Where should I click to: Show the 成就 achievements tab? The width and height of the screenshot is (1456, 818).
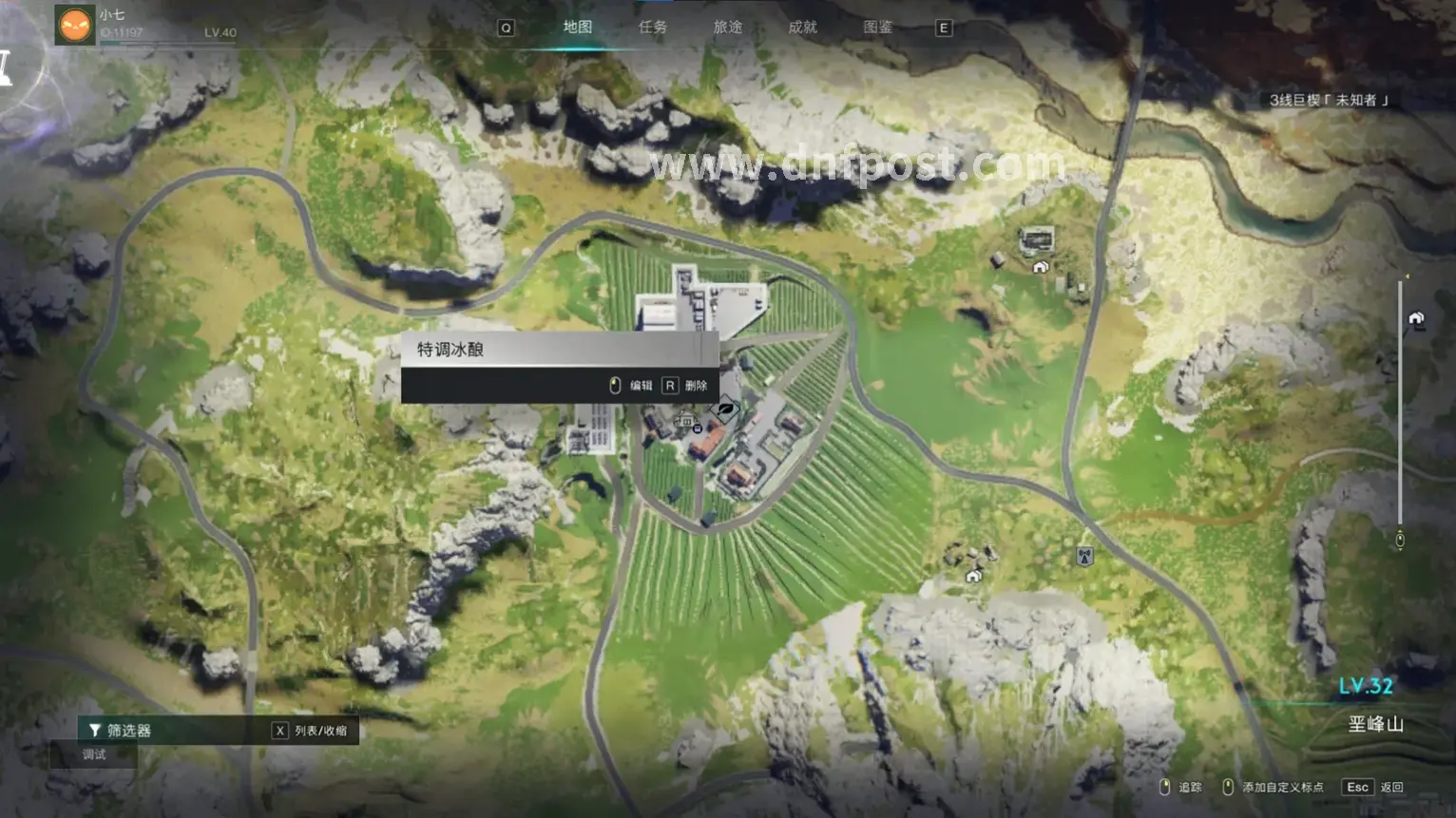[803, 28]
